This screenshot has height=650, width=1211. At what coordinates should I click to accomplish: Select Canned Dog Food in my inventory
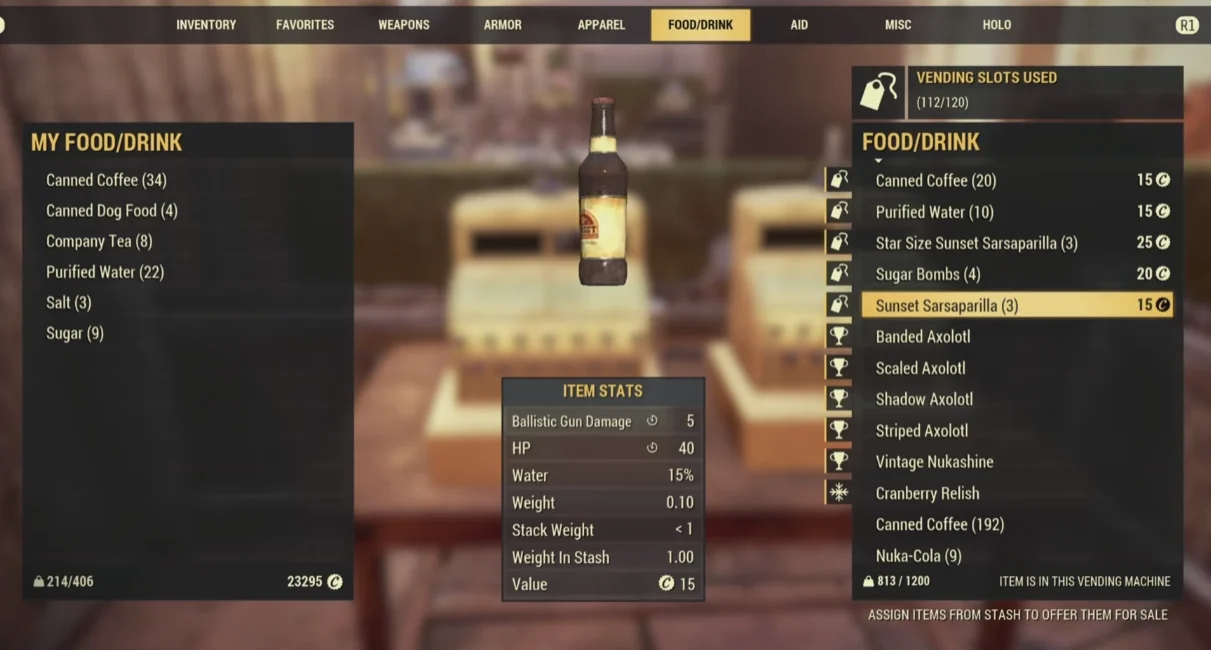(112, 211)
